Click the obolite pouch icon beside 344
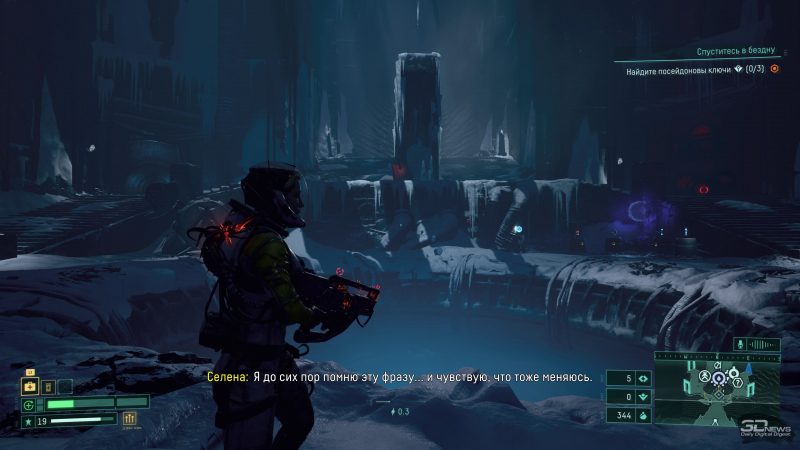 (642, 415)
